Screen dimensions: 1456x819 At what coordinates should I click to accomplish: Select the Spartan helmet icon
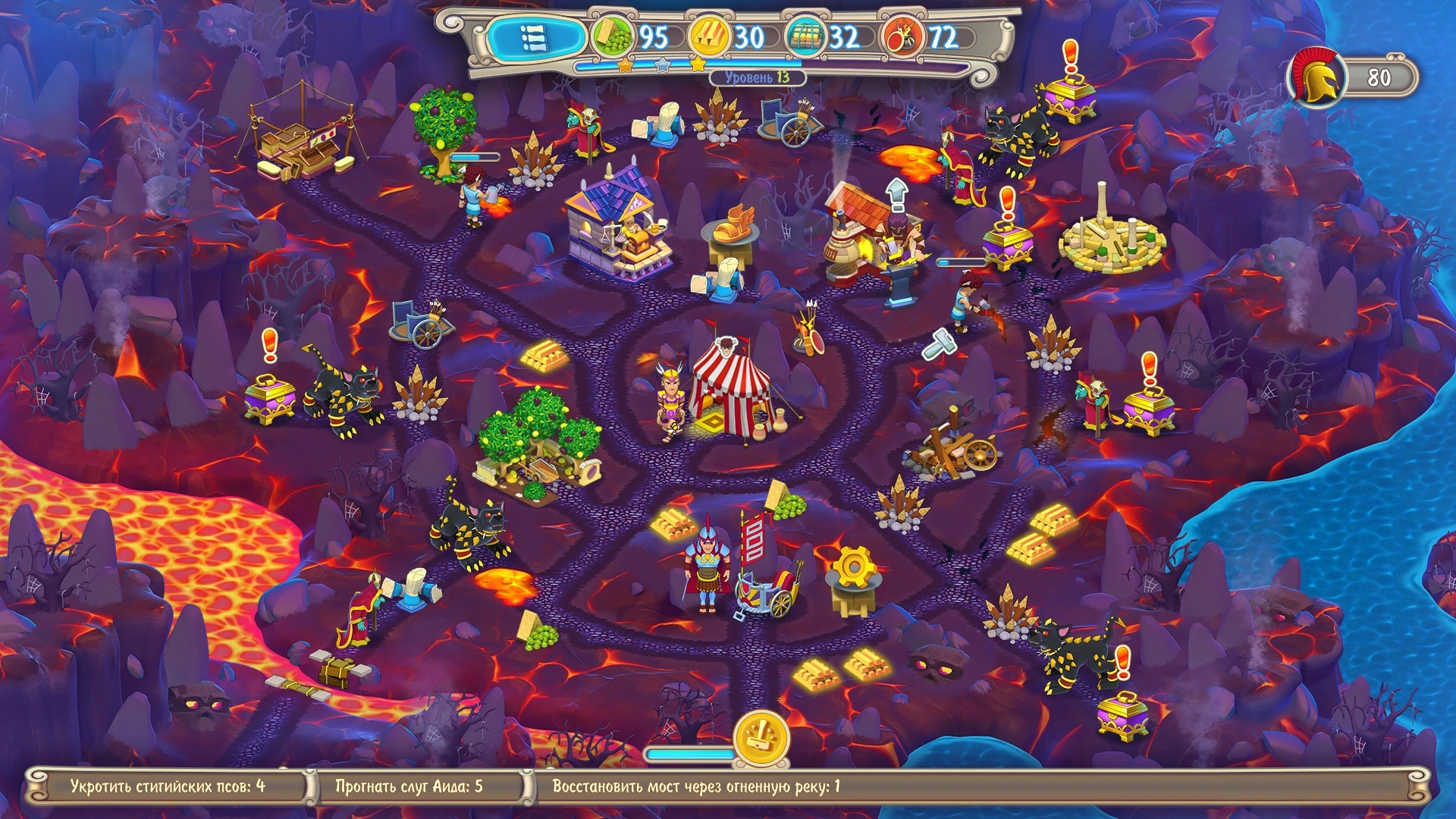[x=1316, y=77]
